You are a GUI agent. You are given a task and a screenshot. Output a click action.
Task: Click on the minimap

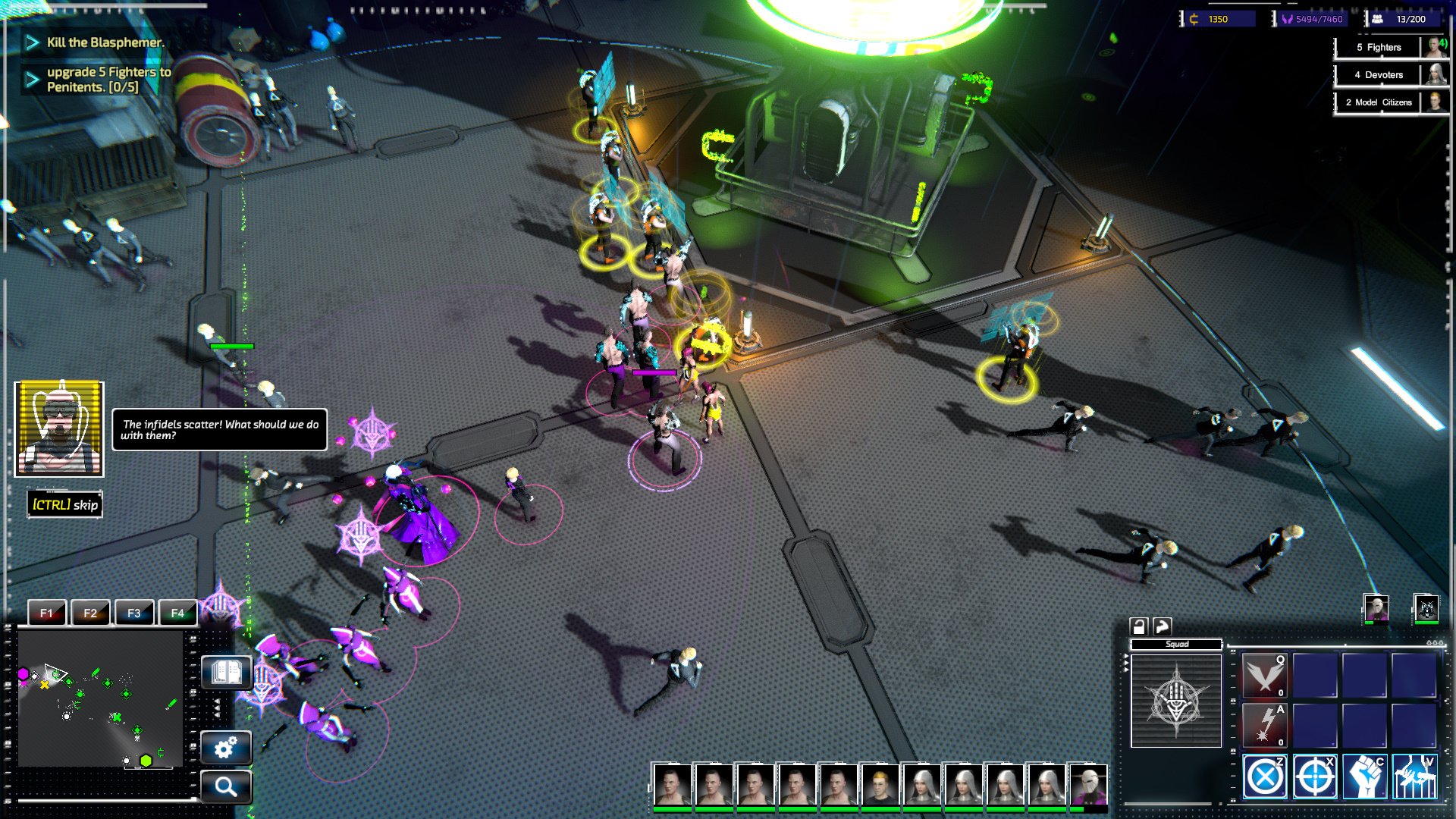(100, 699)
